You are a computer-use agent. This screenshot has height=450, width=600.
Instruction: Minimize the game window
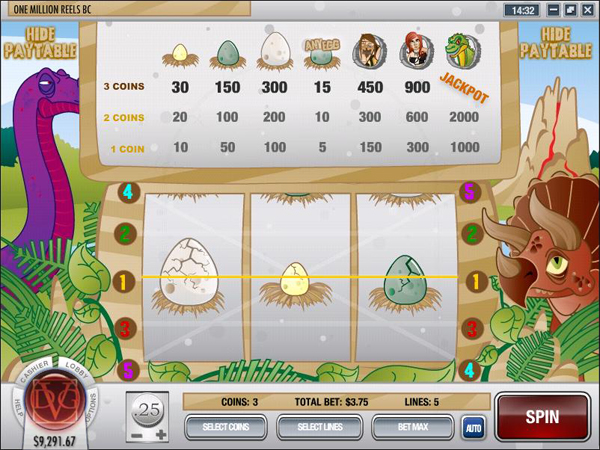coord(552,9)
